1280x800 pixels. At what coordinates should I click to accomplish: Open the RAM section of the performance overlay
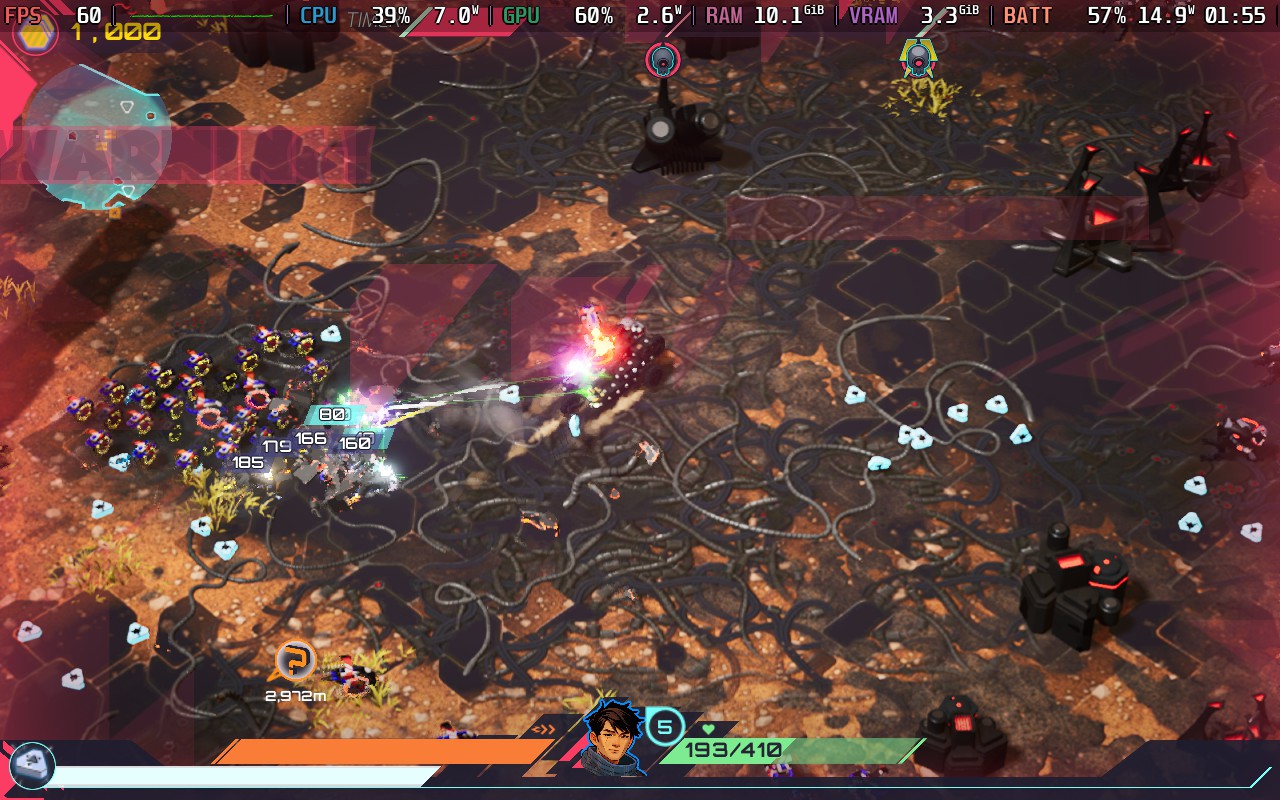point(722,15)
